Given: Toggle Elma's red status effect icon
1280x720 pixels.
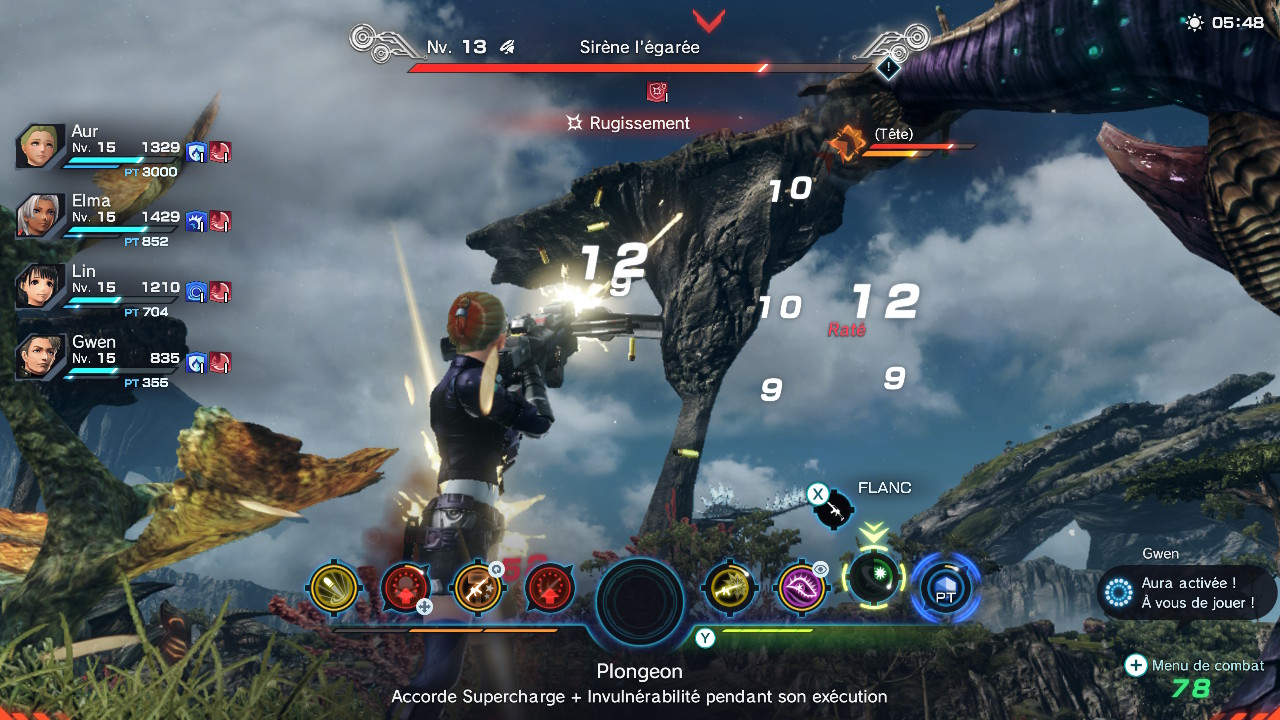Looking at the screenshot, I should (x=218, y=222).
